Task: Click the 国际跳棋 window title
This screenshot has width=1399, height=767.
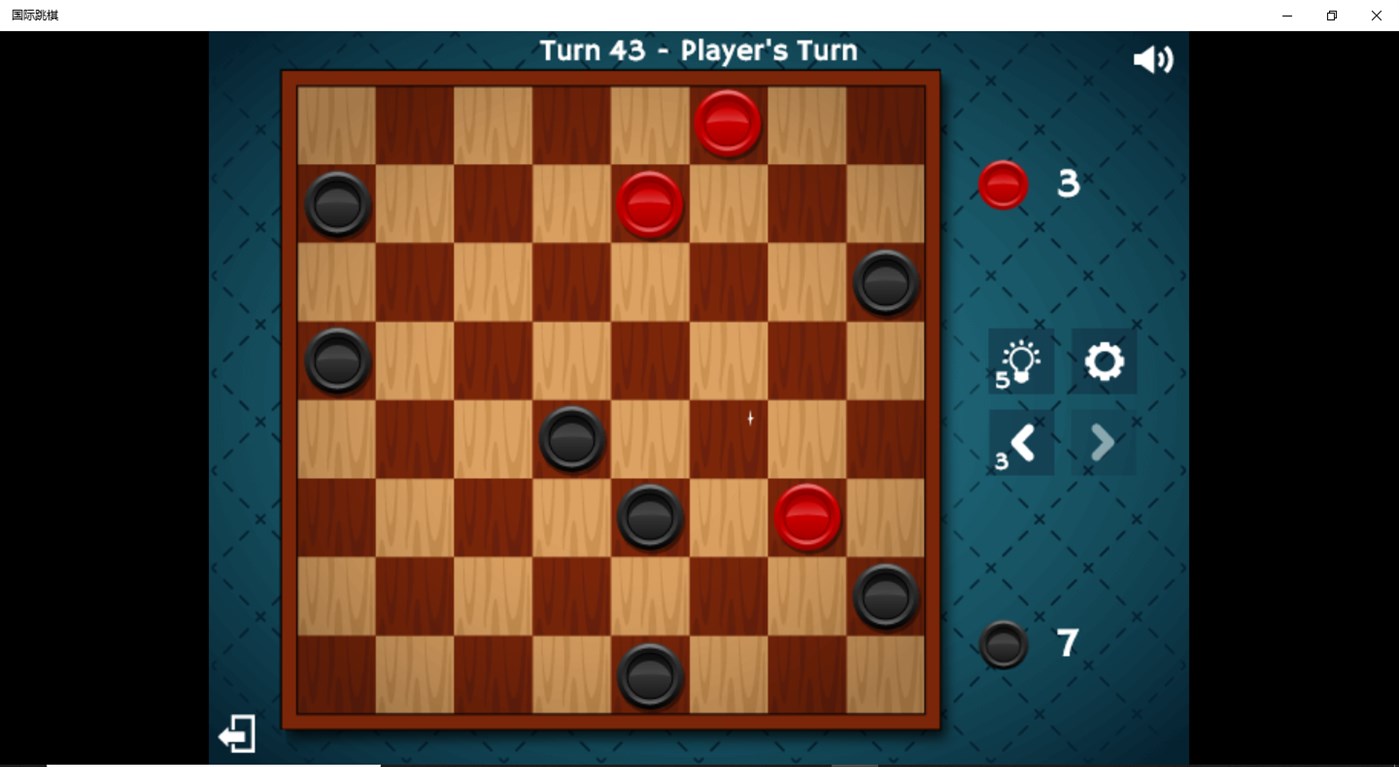Action: [x=34, y=15]
